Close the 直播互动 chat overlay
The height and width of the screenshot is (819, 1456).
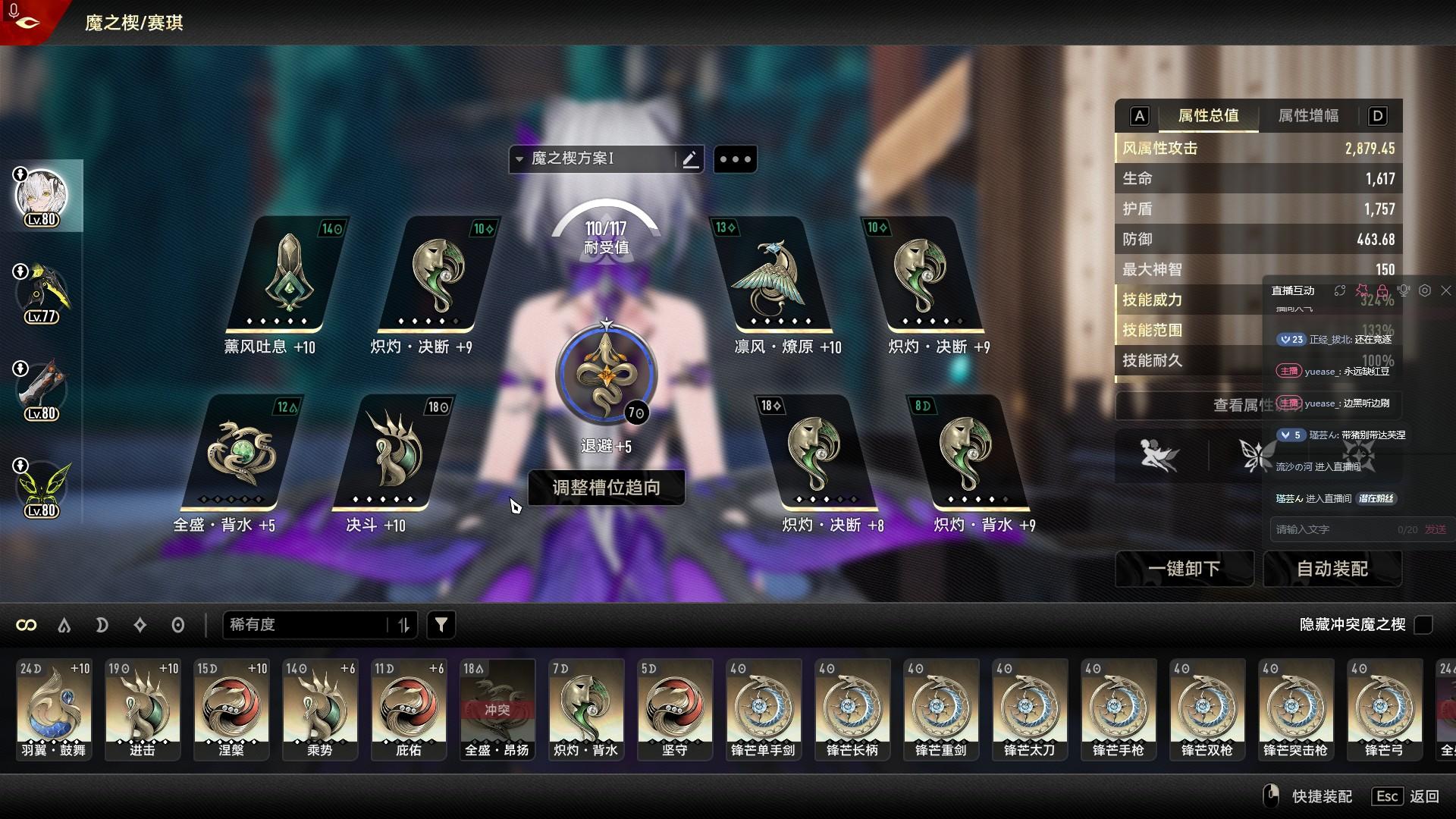pos(1445,290)
